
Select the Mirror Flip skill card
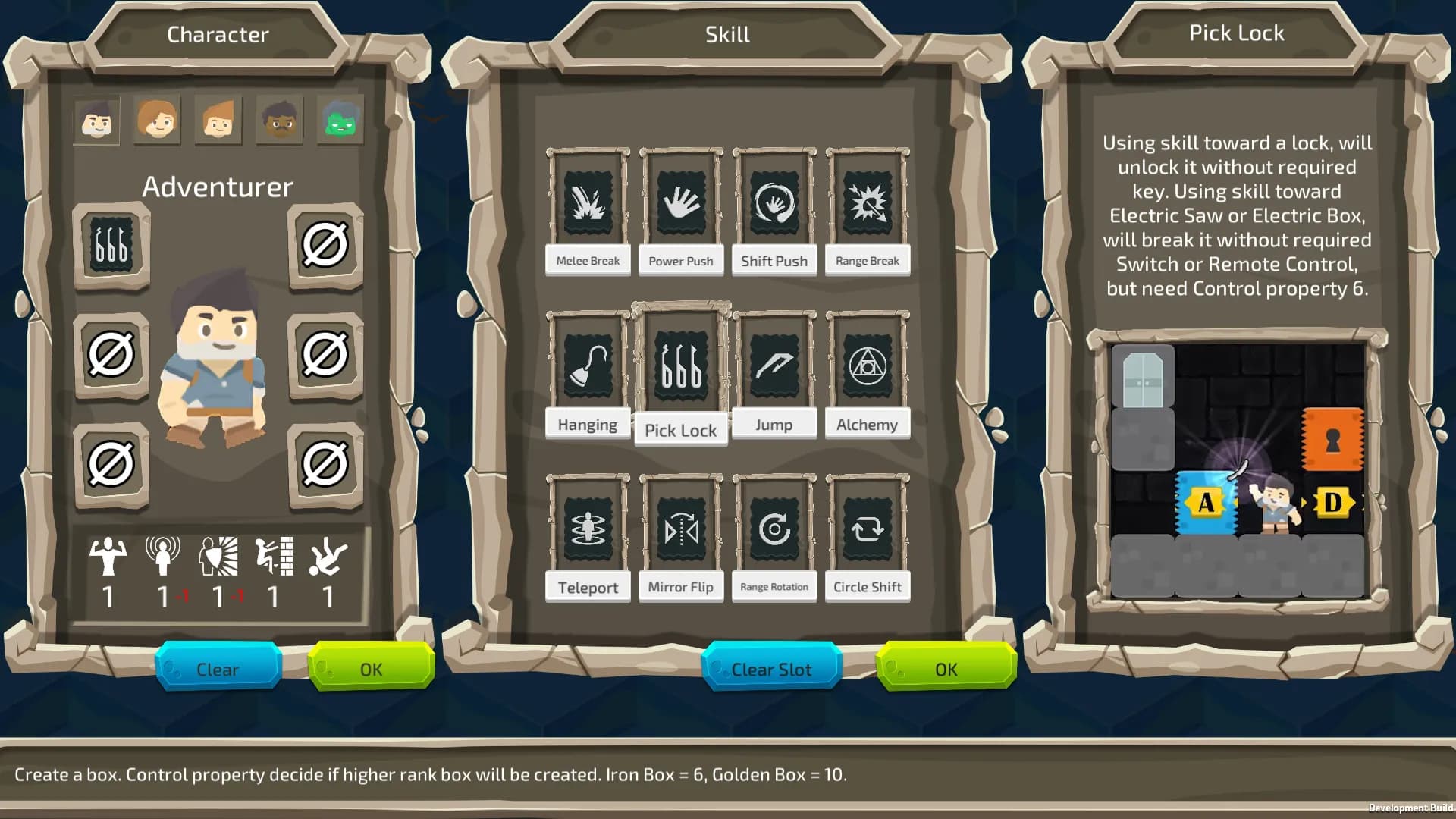pyautogui.click(x=681, y=529)
